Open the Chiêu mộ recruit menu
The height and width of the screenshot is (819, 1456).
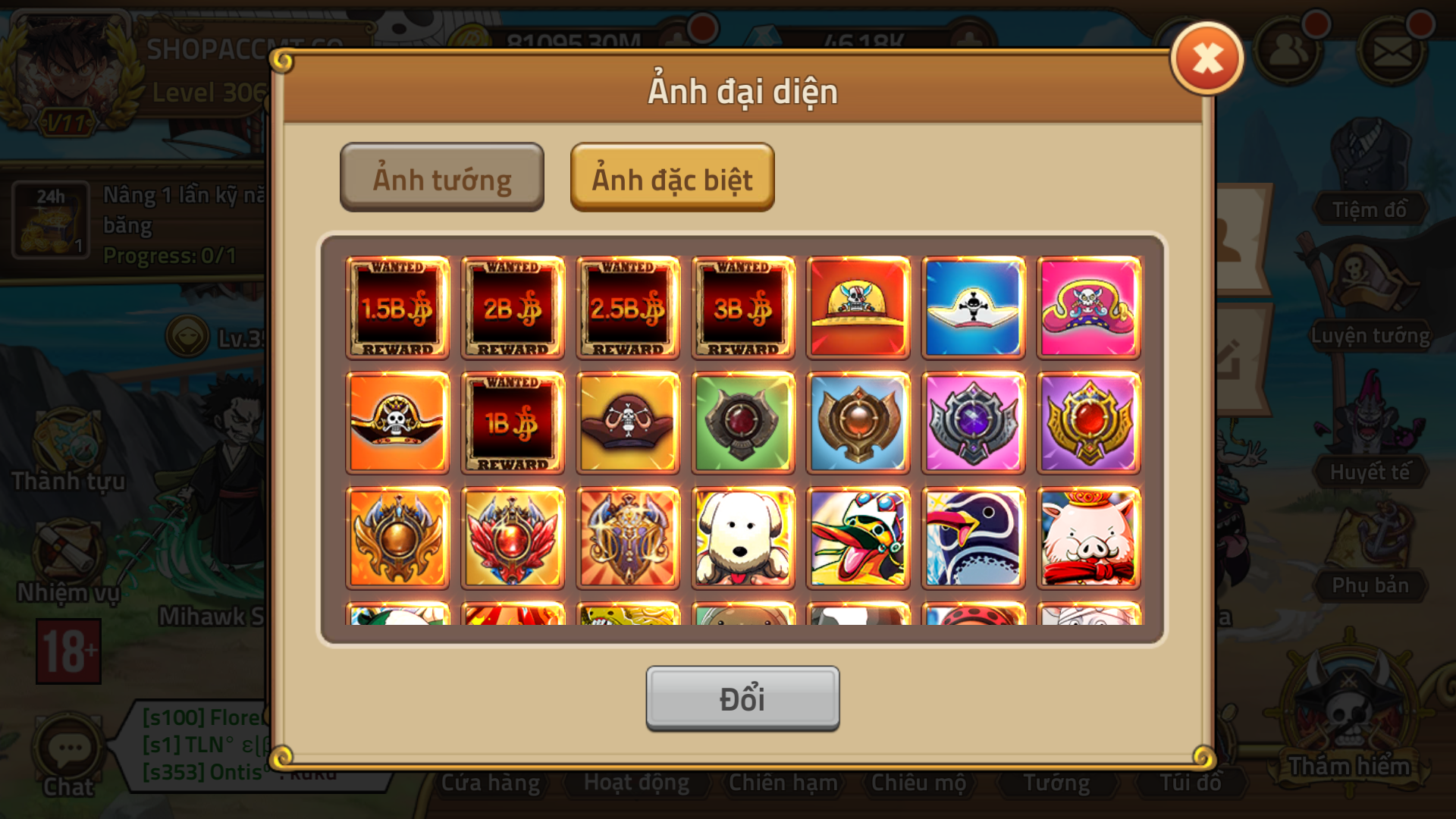pyautogui.click(x=919, y=782)
